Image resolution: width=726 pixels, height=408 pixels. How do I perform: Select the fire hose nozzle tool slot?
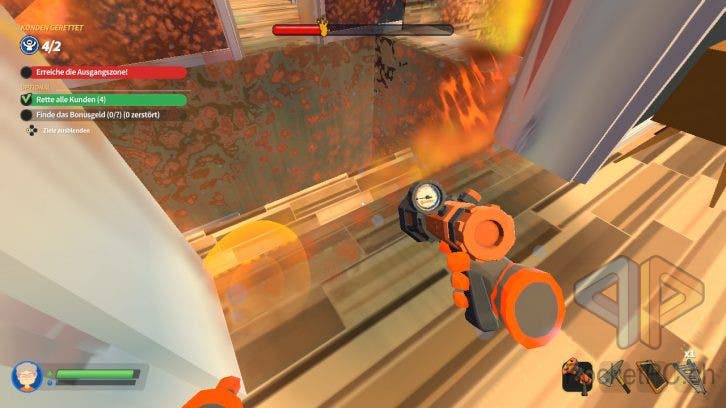tap(577, 374)
